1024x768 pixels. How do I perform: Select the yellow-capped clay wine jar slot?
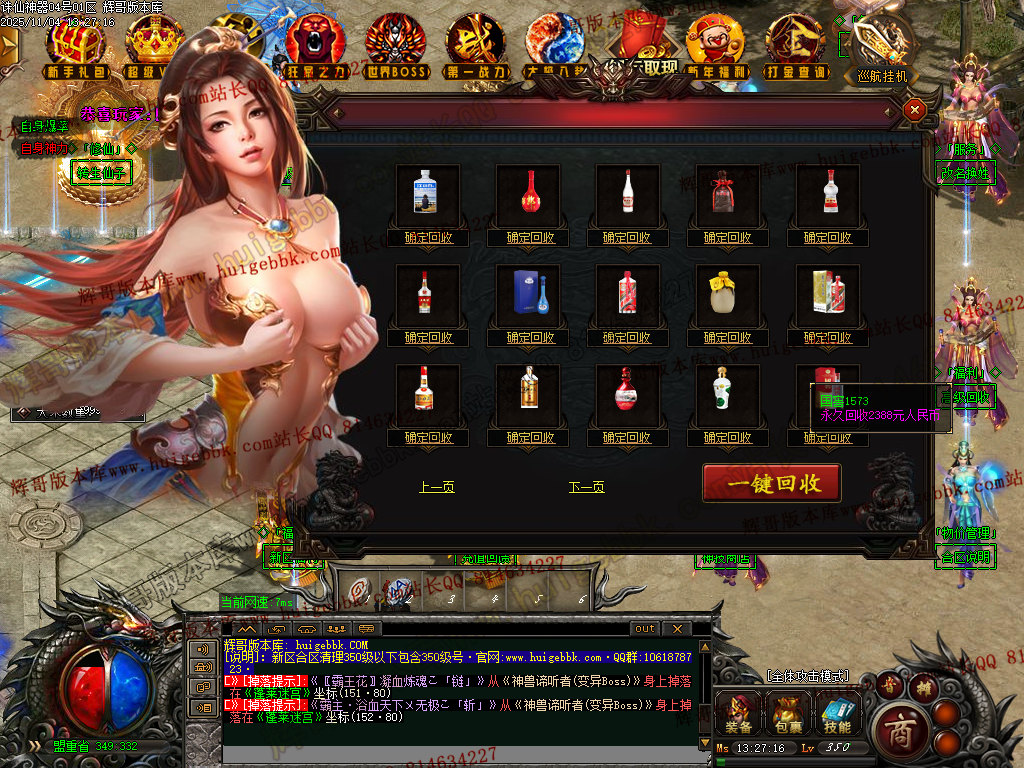pyautogui.click(x=728, y=294)
